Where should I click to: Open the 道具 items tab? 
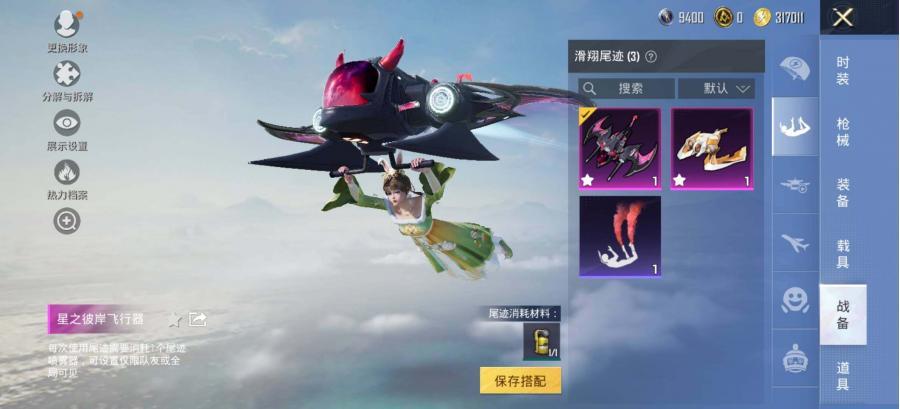pos(842,376)
